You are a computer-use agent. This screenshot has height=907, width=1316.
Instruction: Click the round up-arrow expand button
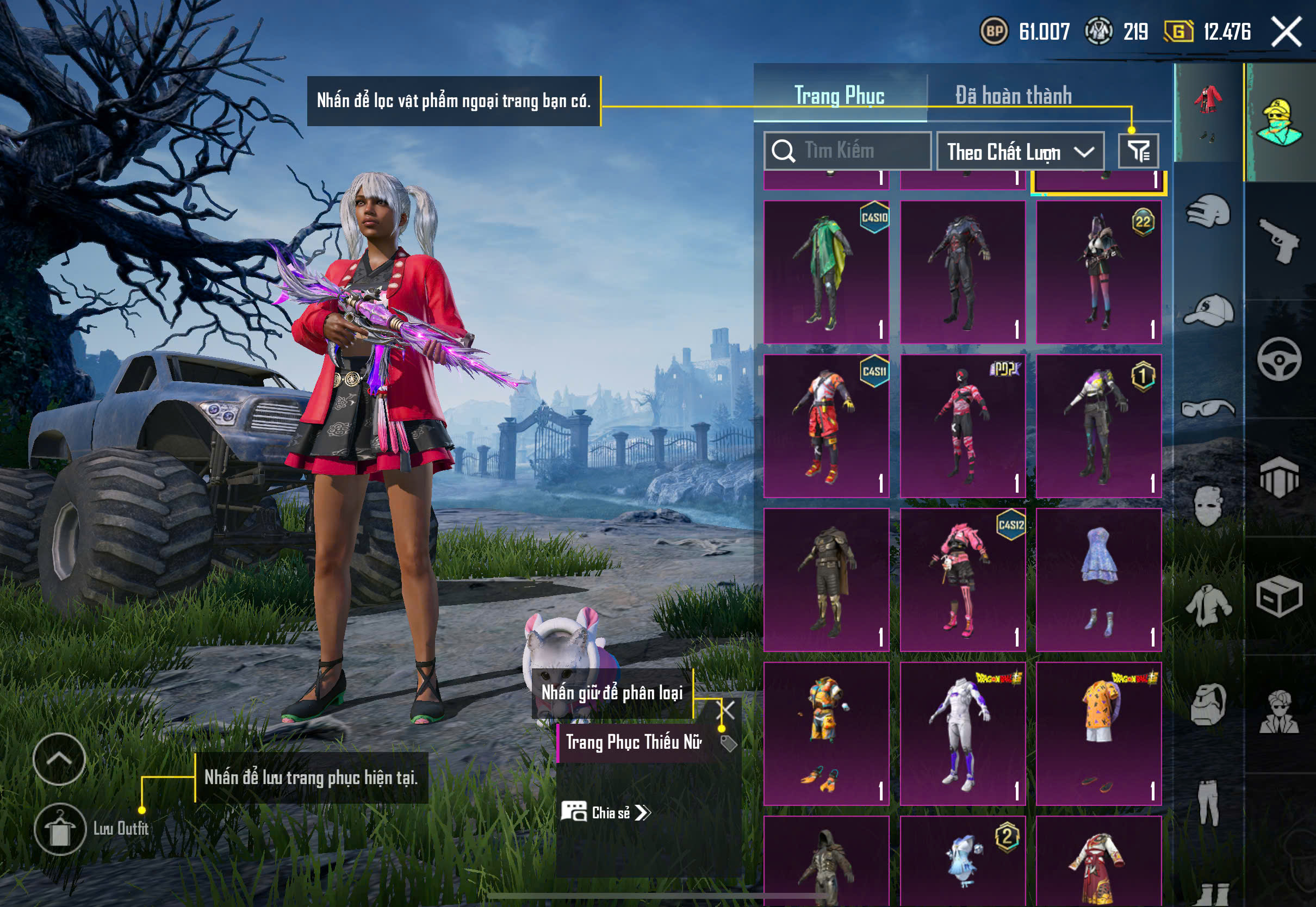pyautogui.click(x=59, y=759)
